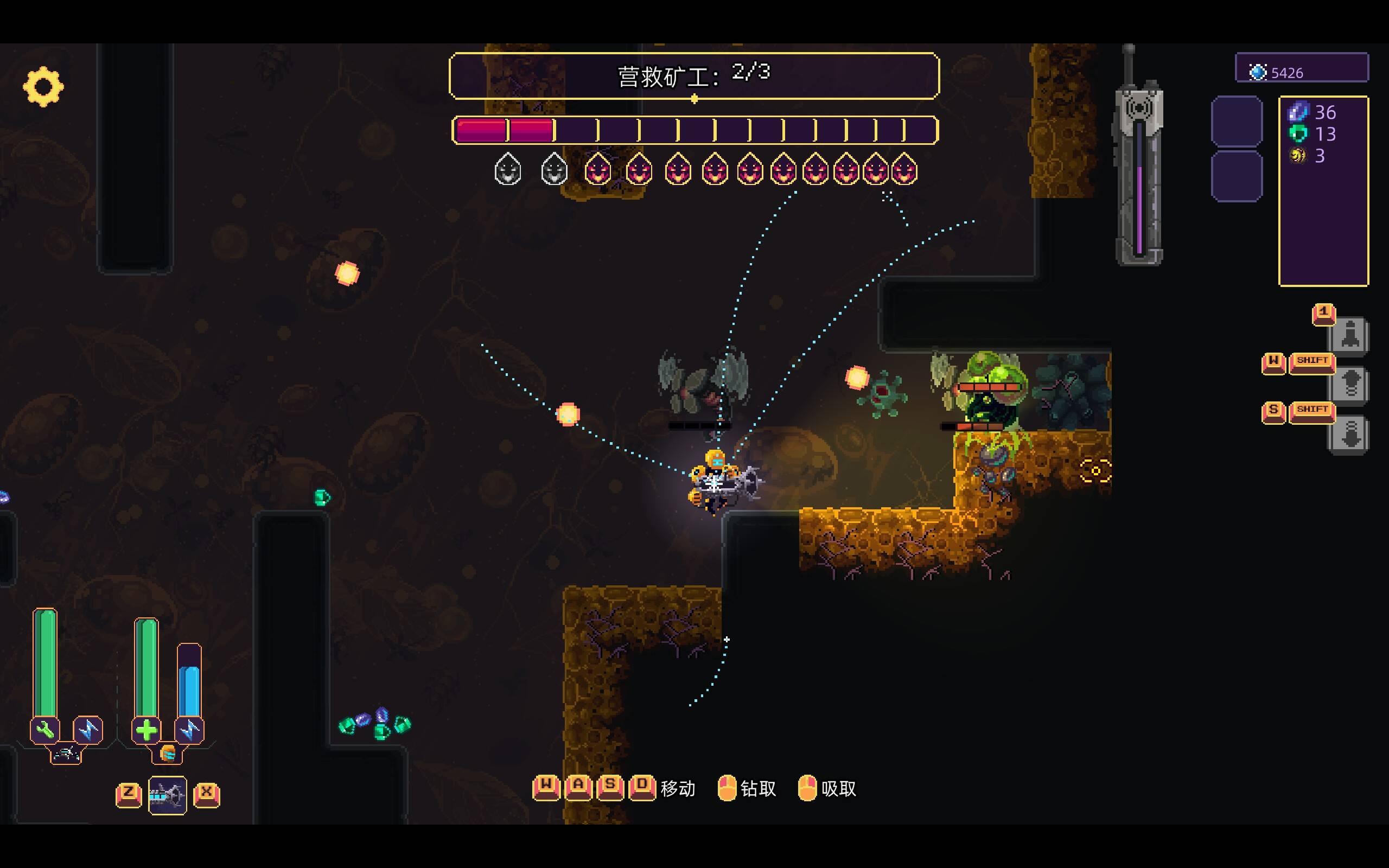Click the green plus health icon

pos(146,730)
